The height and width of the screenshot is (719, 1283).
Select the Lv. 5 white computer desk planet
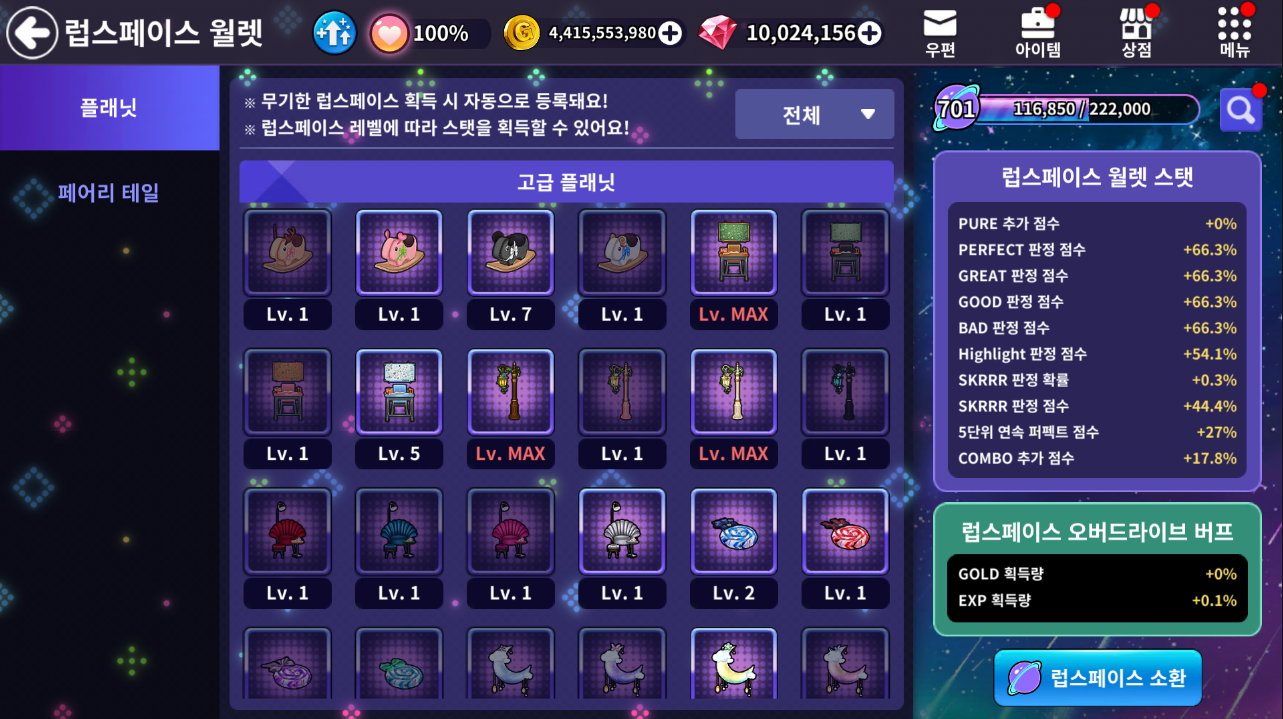(x=399, y=392)
